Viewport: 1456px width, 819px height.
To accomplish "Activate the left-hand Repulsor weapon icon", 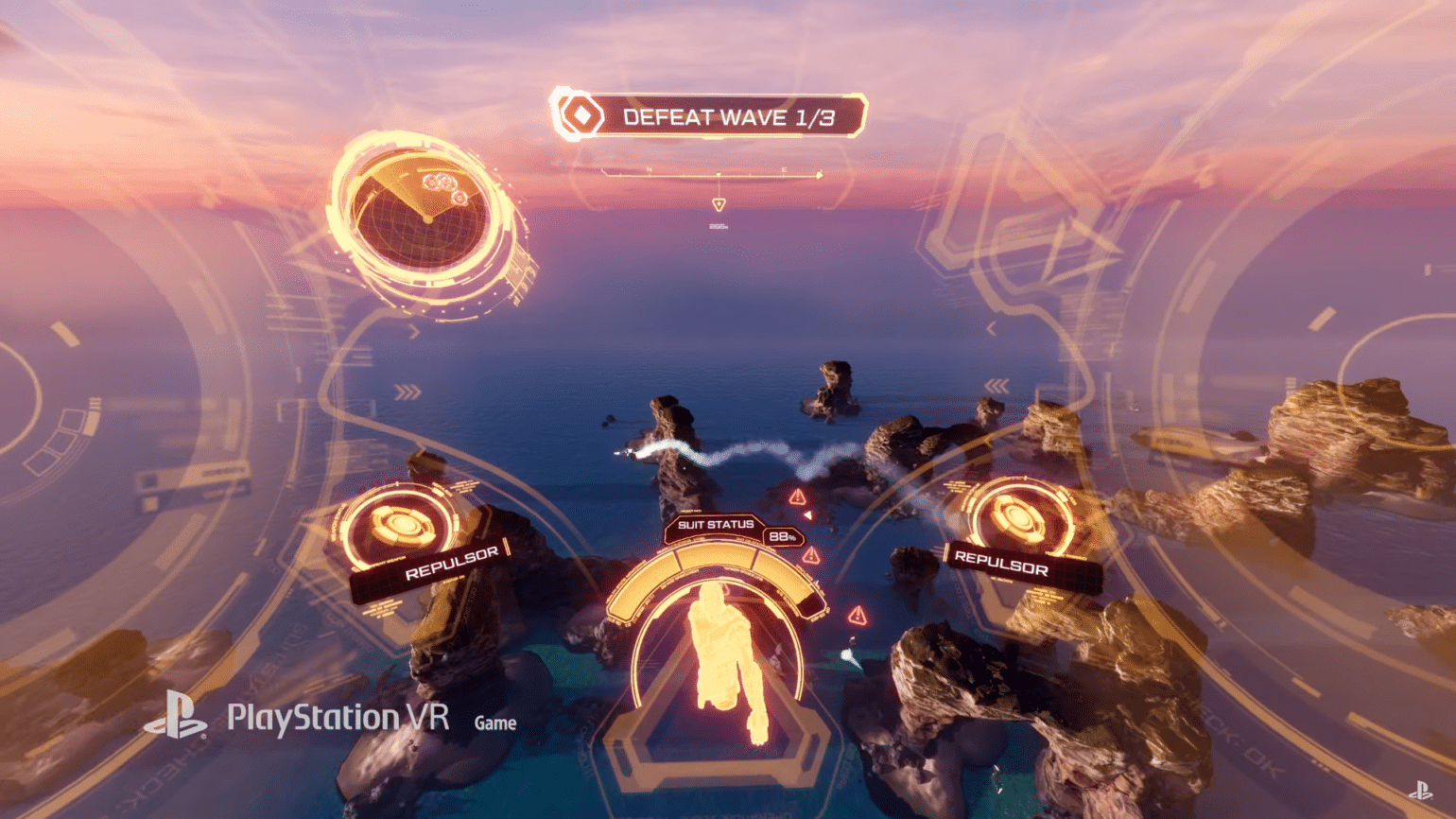I will (400, 524).
